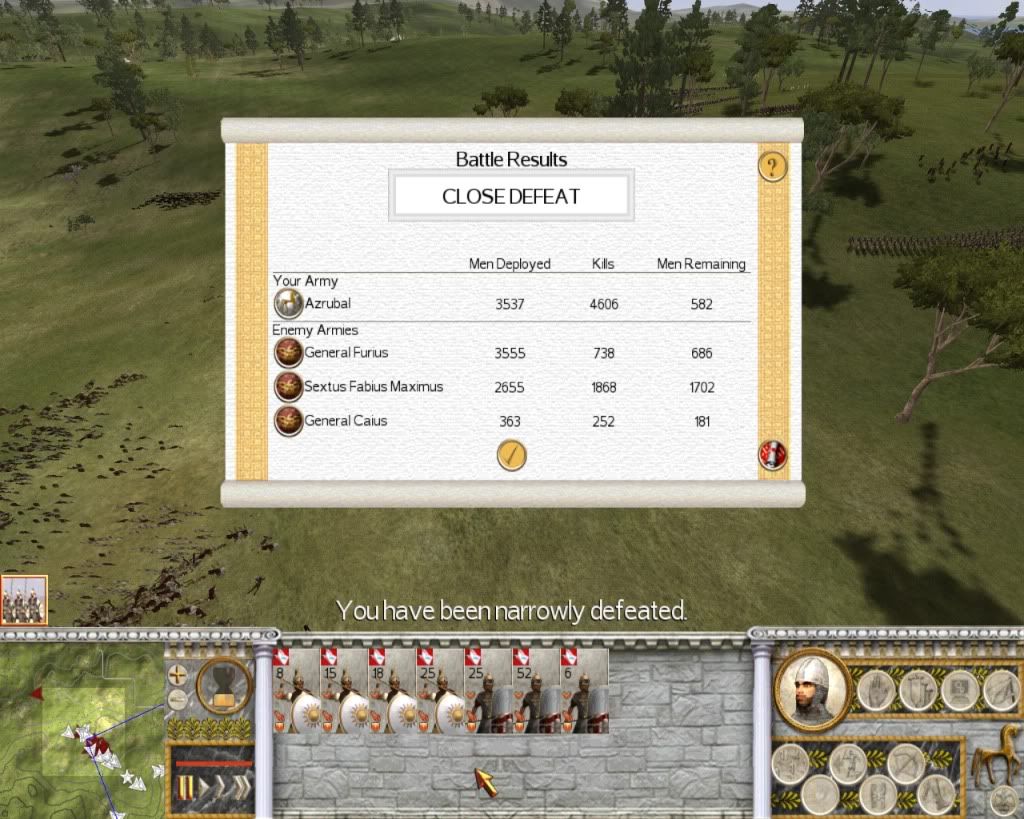Viewport: 1024px width, 819px height.
Task: Open help with the question mark button
Action: coord(772,166)
